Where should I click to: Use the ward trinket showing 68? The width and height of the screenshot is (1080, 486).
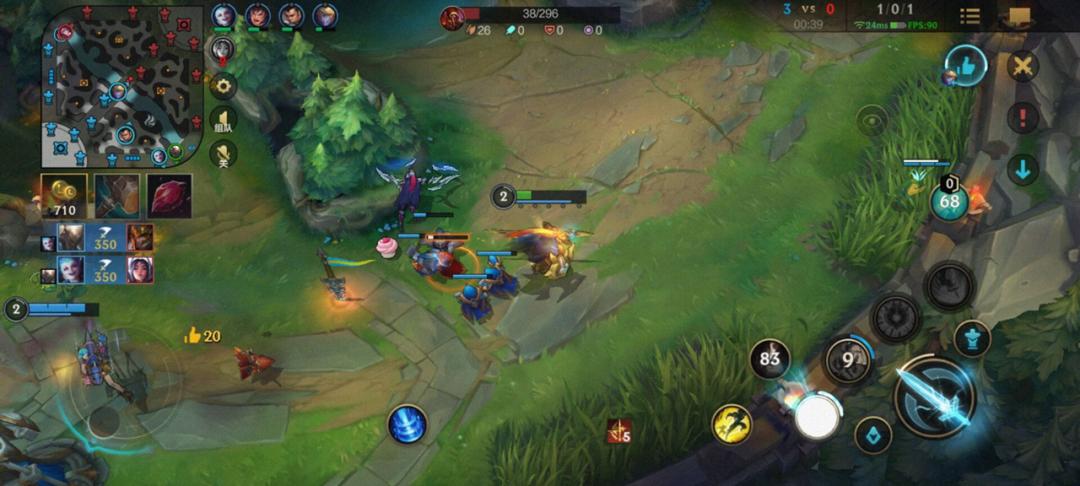tap(949, 202)
